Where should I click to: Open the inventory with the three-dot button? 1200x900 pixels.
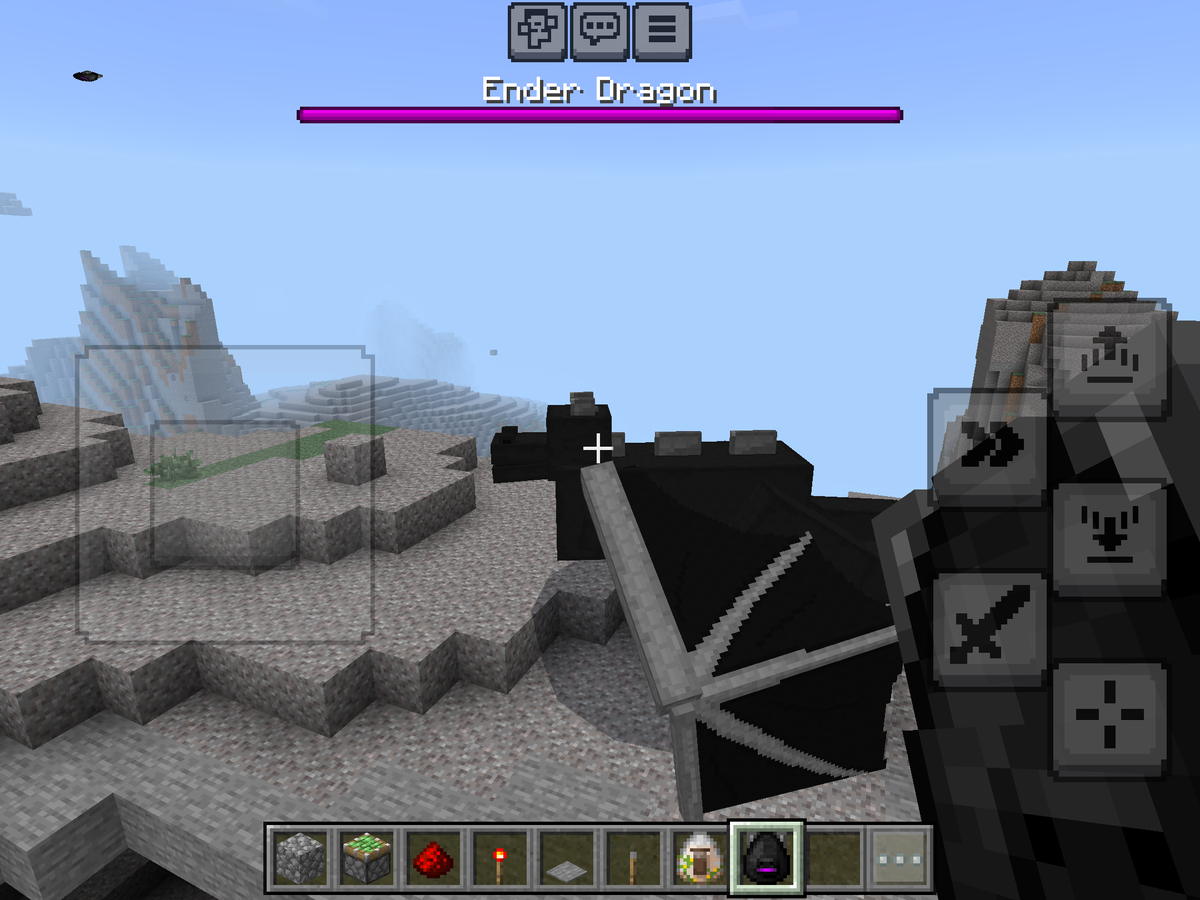coord(899,858)
